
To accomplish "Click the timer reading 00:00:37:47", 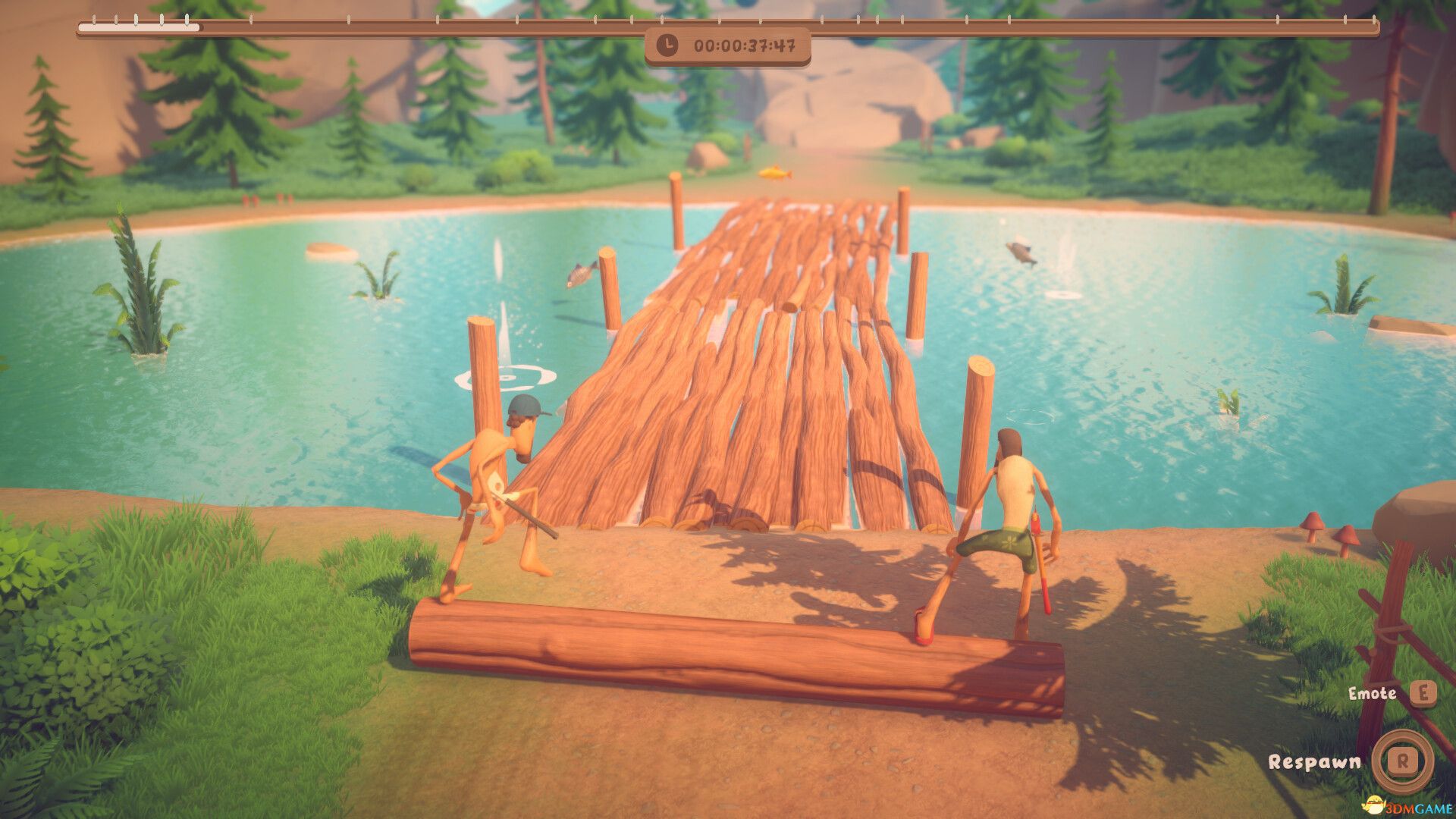I will tap(747, 46).
